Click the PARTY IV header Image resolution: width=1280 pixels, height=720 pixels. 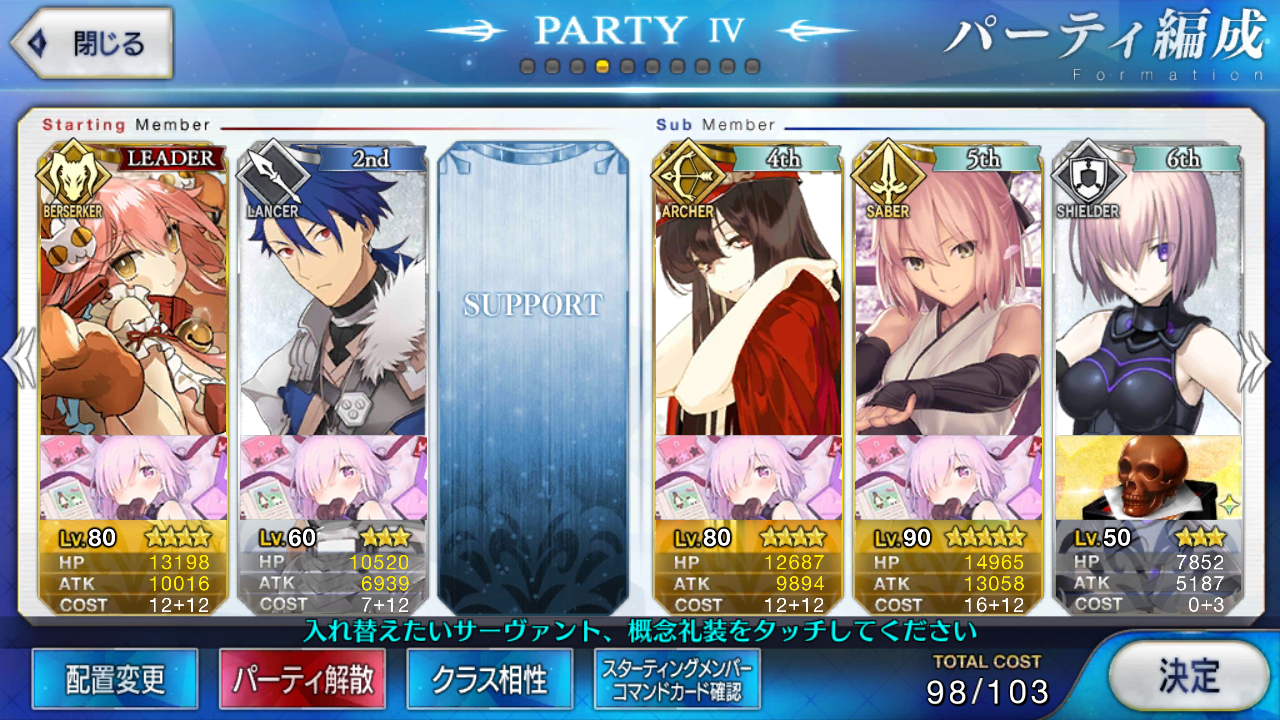pos(638,30)
